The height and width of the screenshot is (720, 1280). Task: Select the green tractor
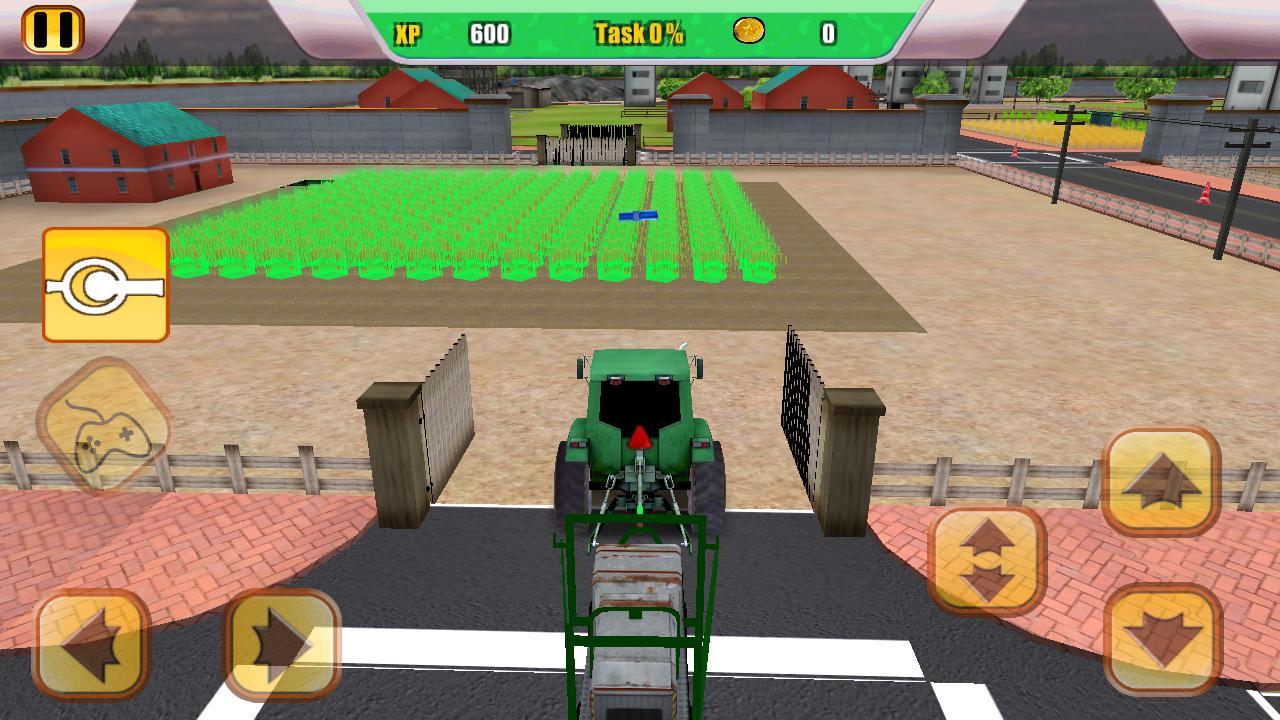(640, 430)
